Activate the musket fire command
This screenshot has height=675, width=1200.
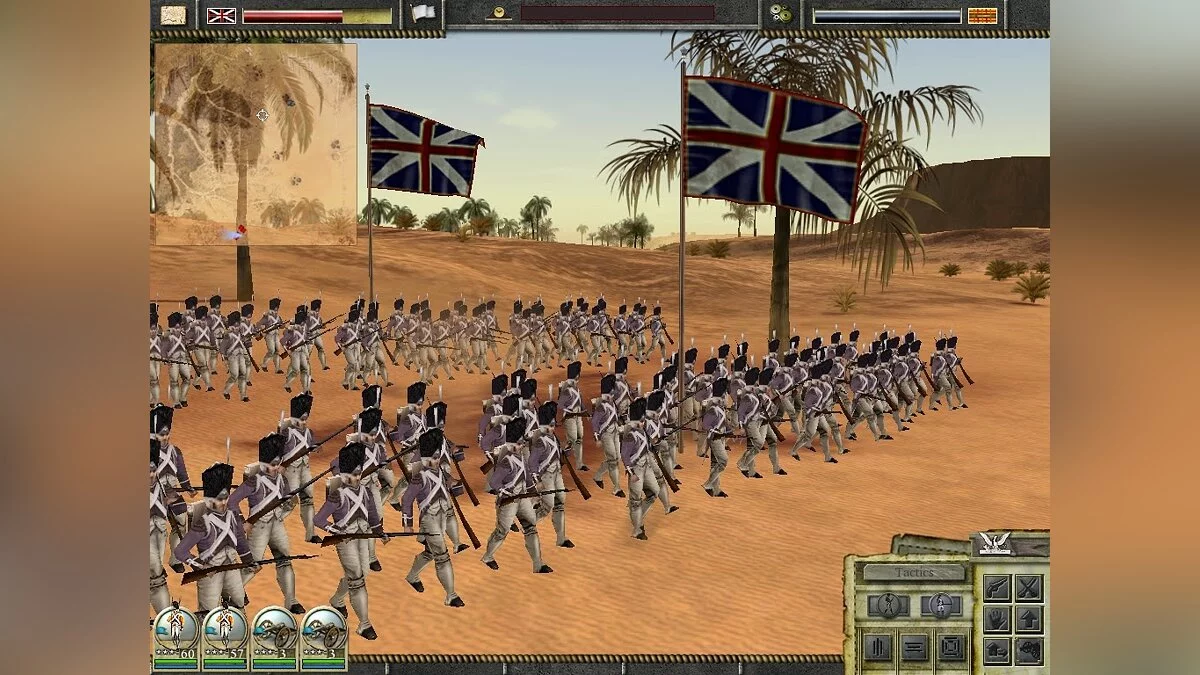coord(996,587)
